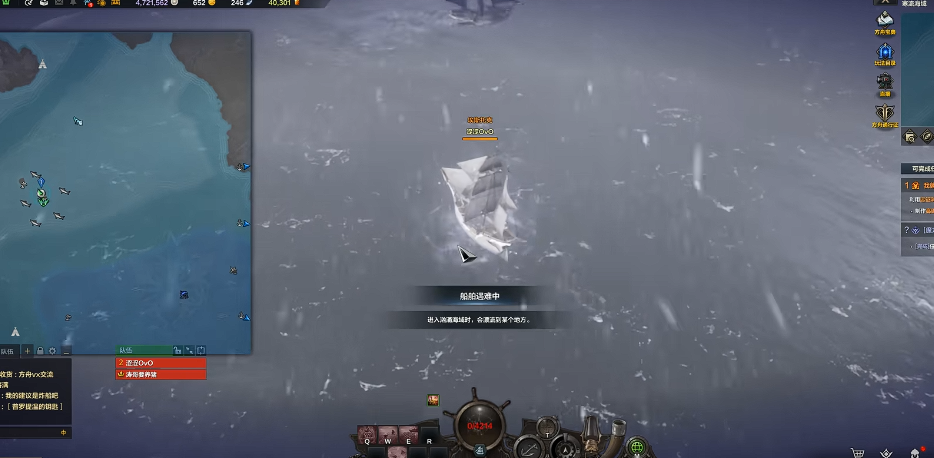Viewport: 934px width, 458px height.
Task: Click the ship's steering wheel gauge
Action: click(x=478, y=424)
